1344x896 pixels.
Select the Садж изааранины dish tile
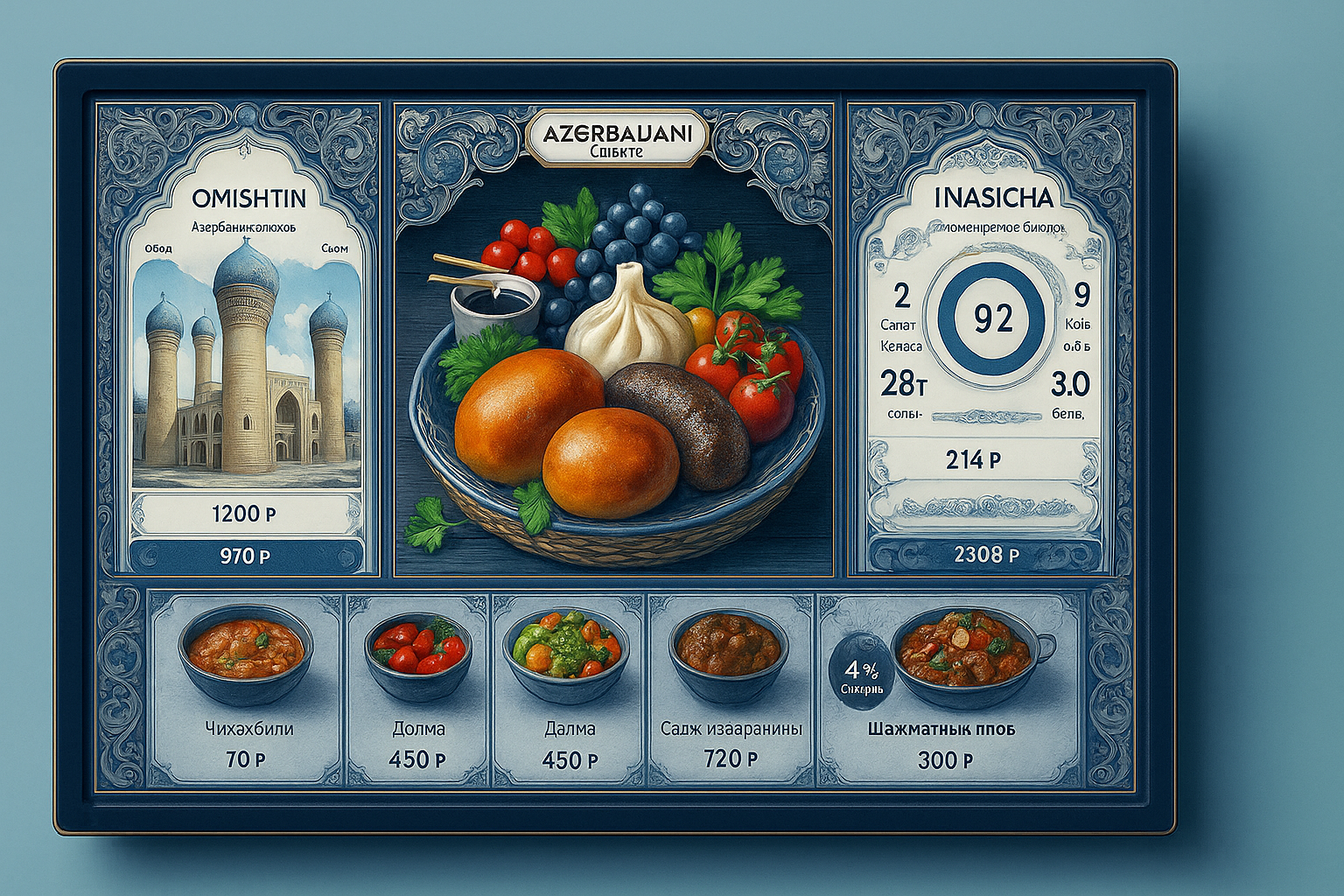(x=731, y=688)
